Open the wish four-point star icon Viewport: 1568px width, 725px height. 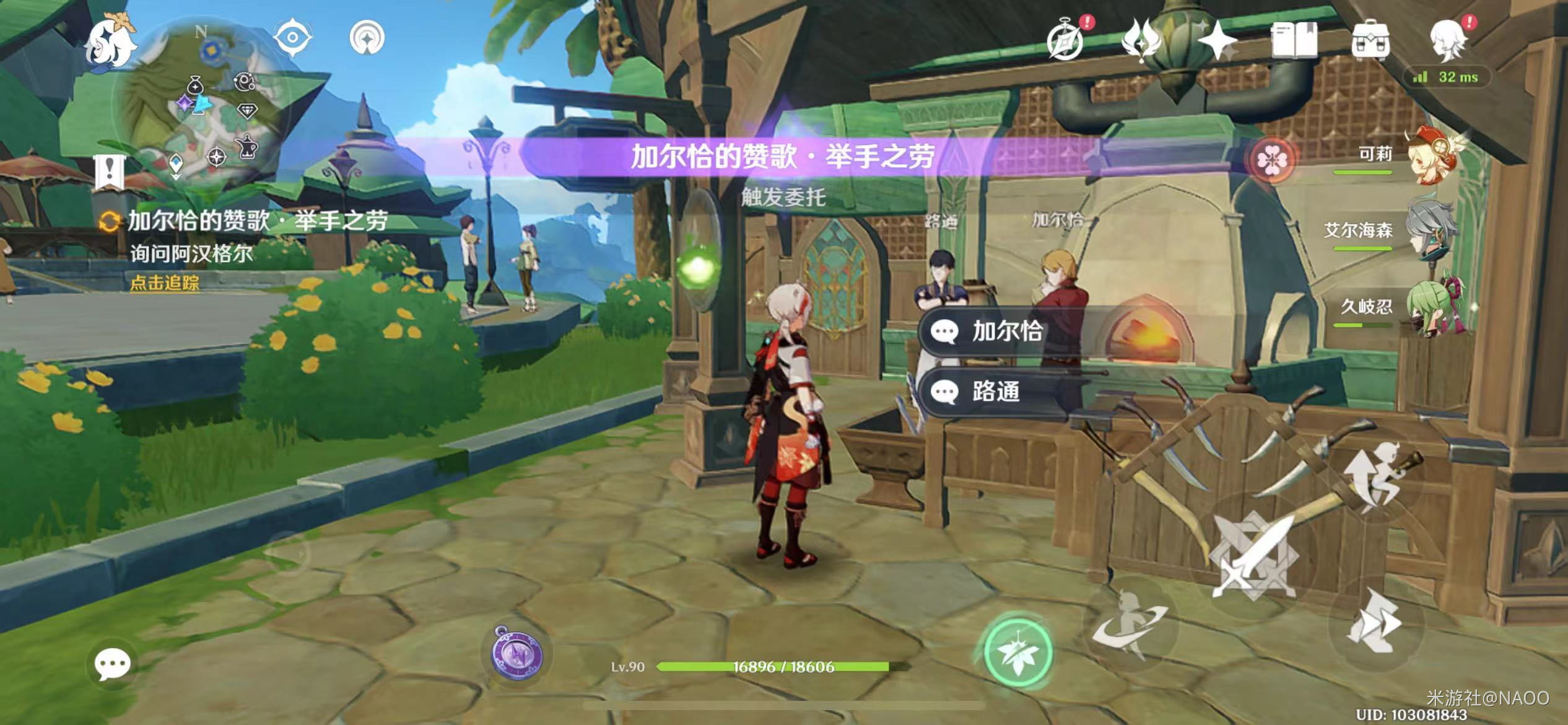(x=1217, y=41)
